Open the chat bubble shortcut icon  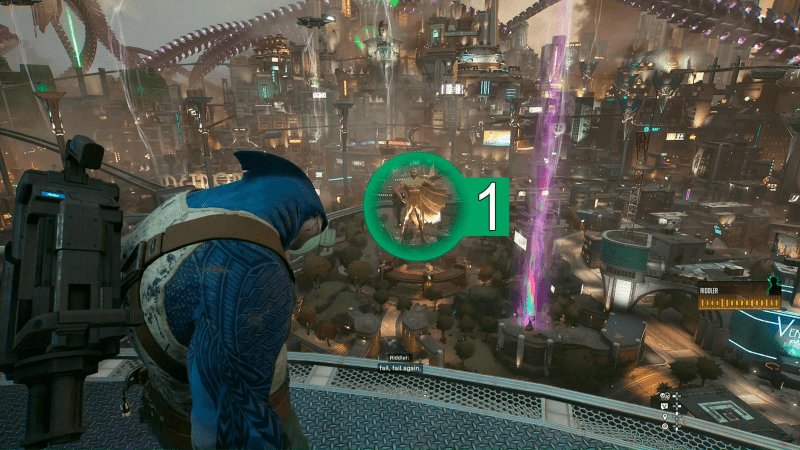pos(665,406)
